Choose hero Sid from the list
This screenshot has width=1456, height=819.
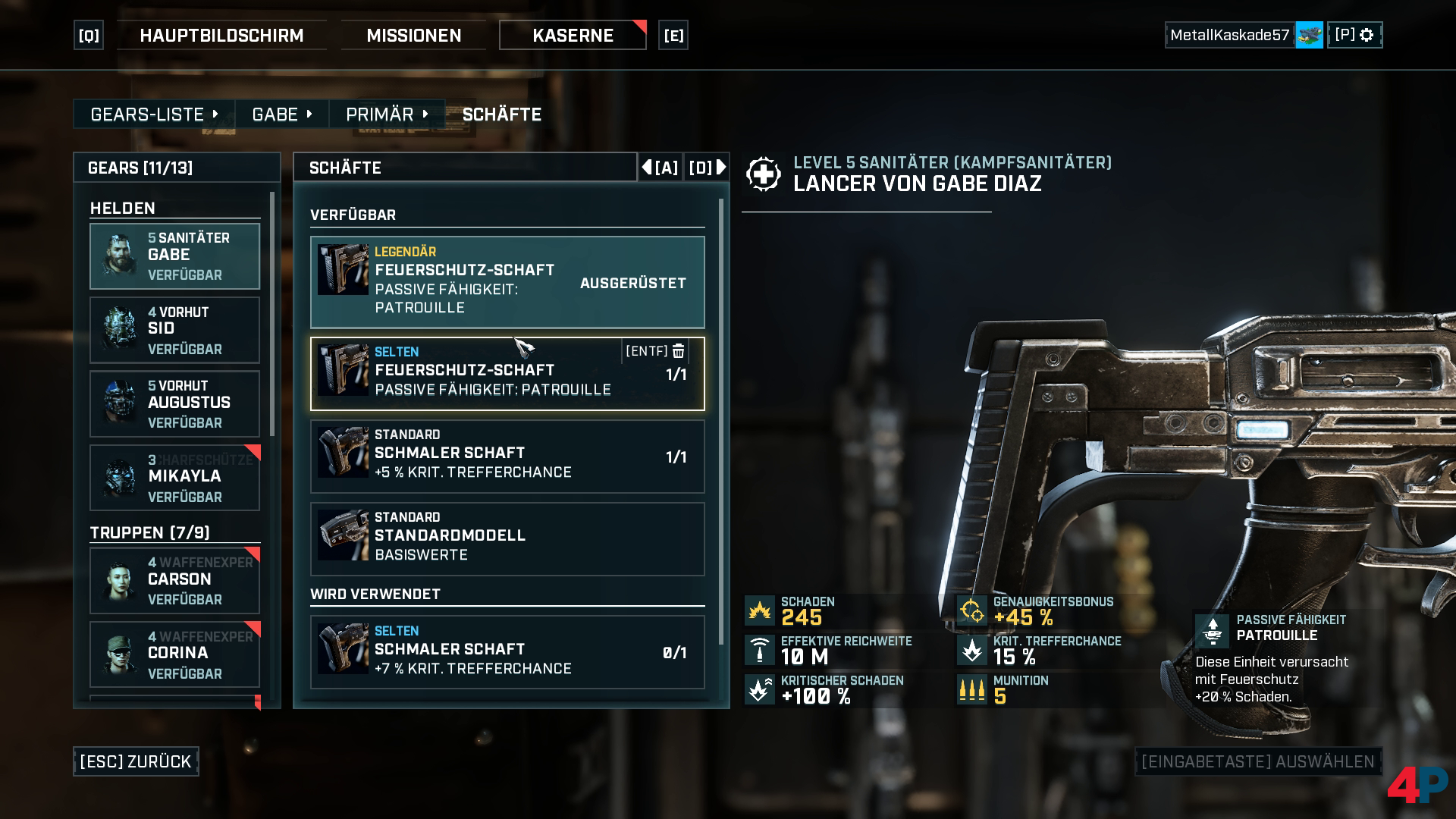point(174,330)
